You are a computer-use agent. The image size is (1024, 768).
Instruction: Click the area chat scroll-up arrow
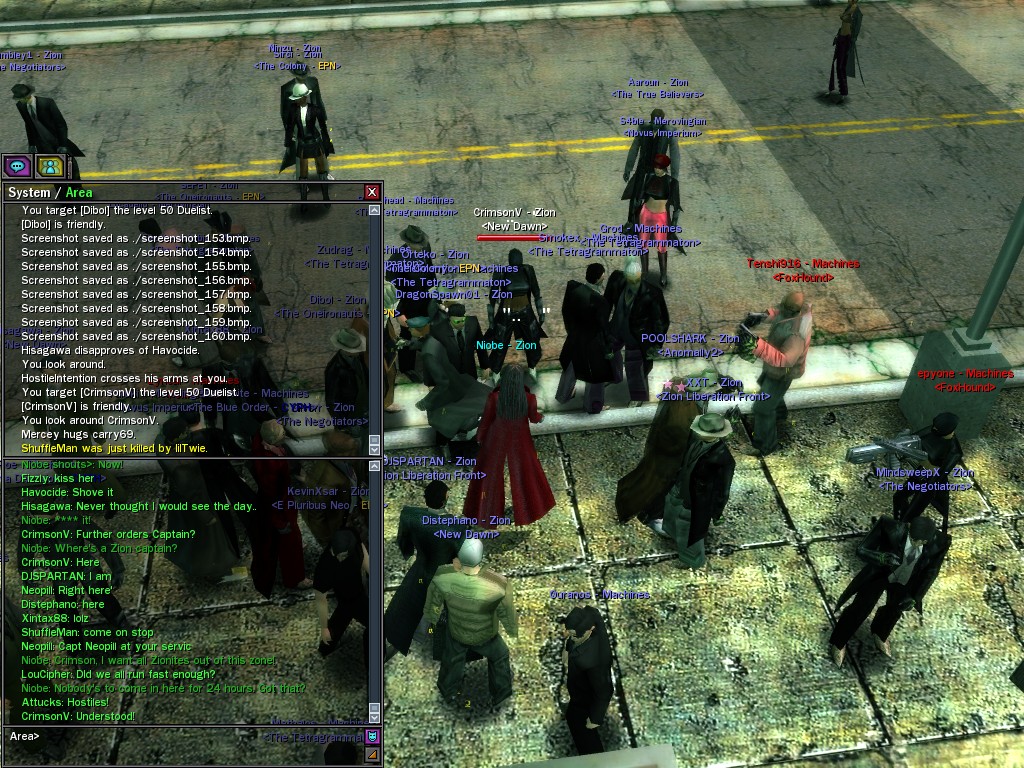(x=375, y=467)
